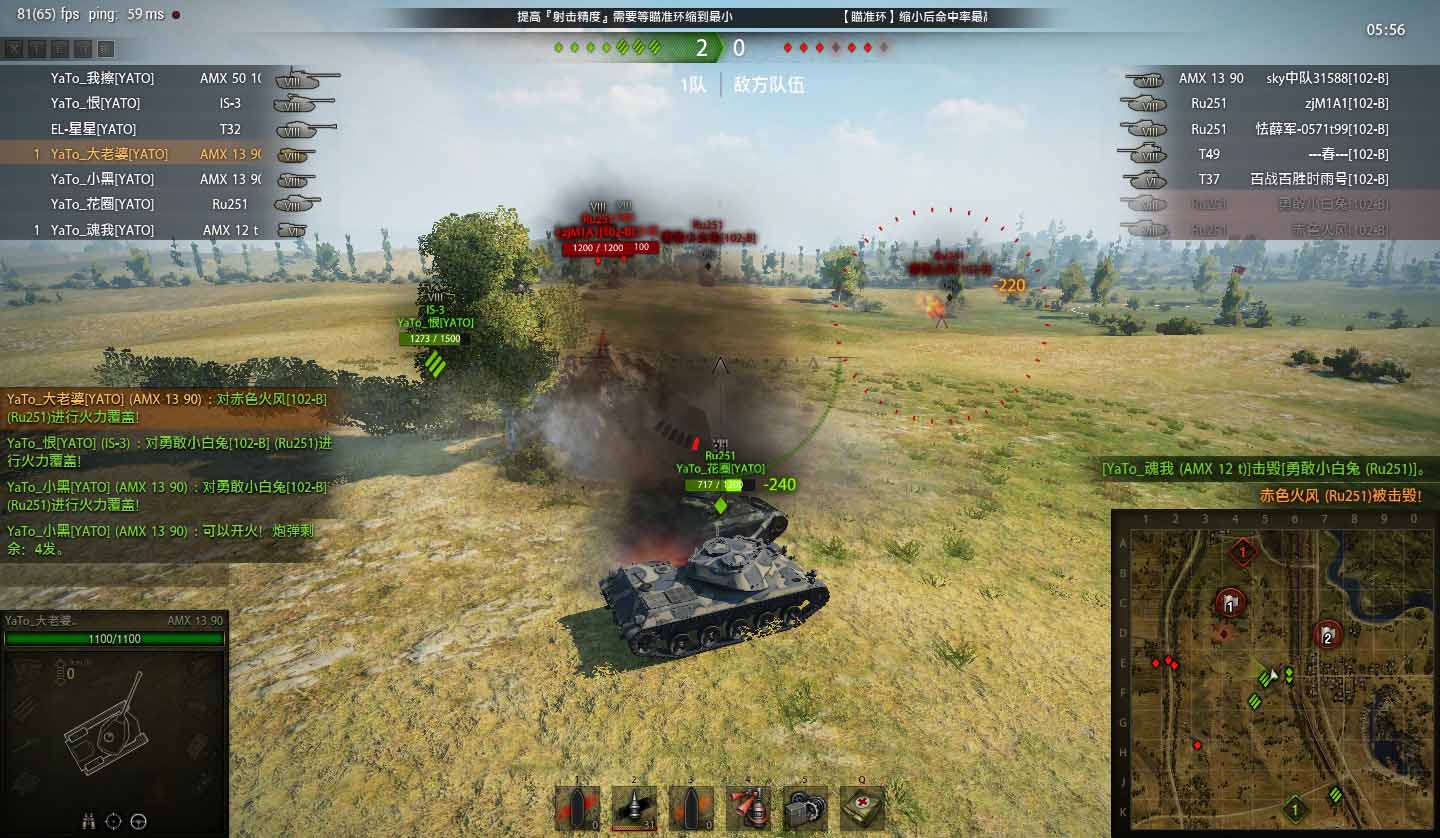
Task: Click the steering wheel icon in damage panel
Action: click(x=138, y=821)
